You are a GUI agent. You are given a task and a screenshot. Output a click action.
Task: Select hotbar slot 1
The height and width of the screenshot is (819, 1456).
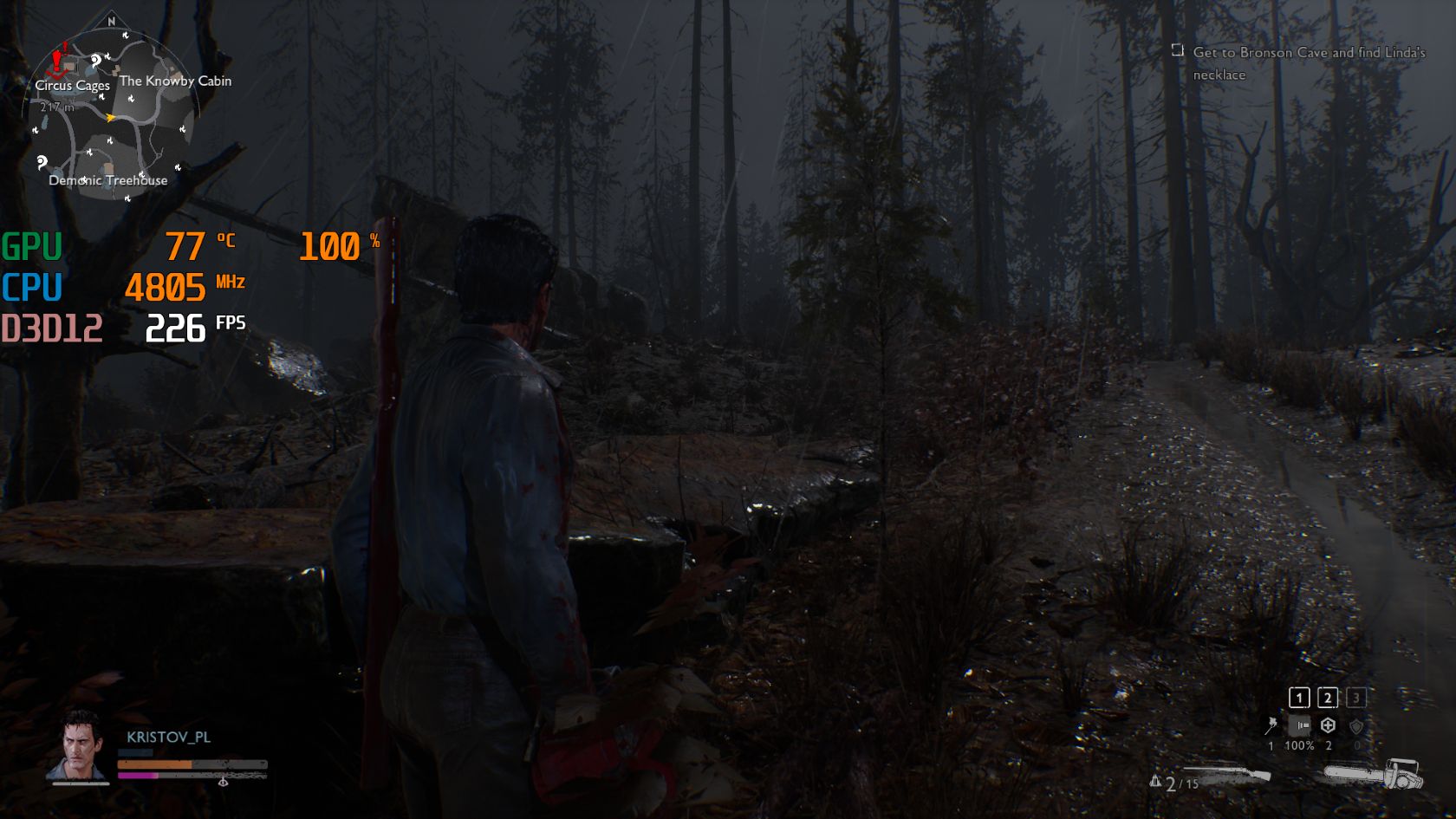(1300, 698)
